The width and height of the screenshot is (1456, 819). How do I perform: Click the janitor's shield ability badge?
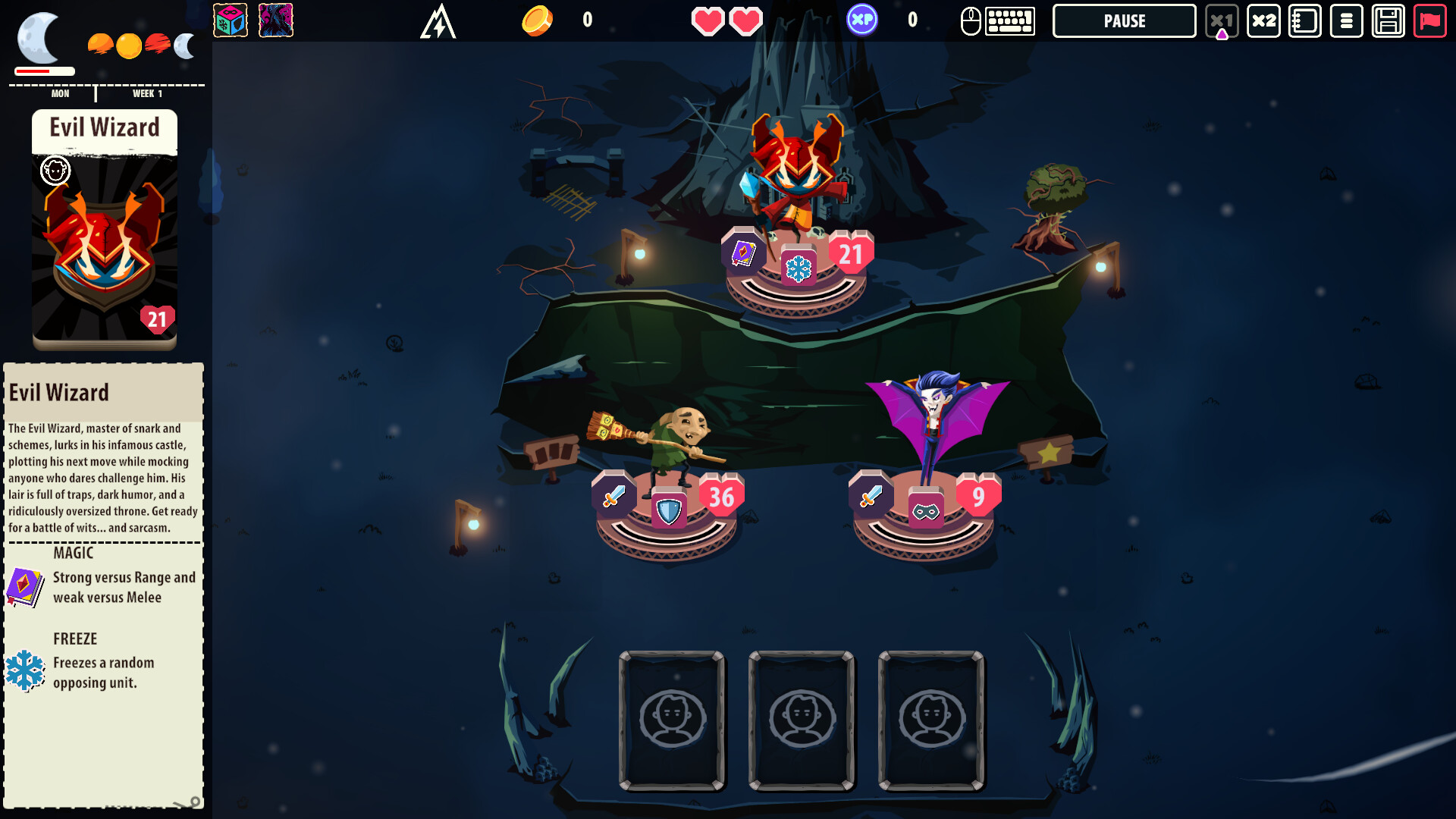click(668, 511)
